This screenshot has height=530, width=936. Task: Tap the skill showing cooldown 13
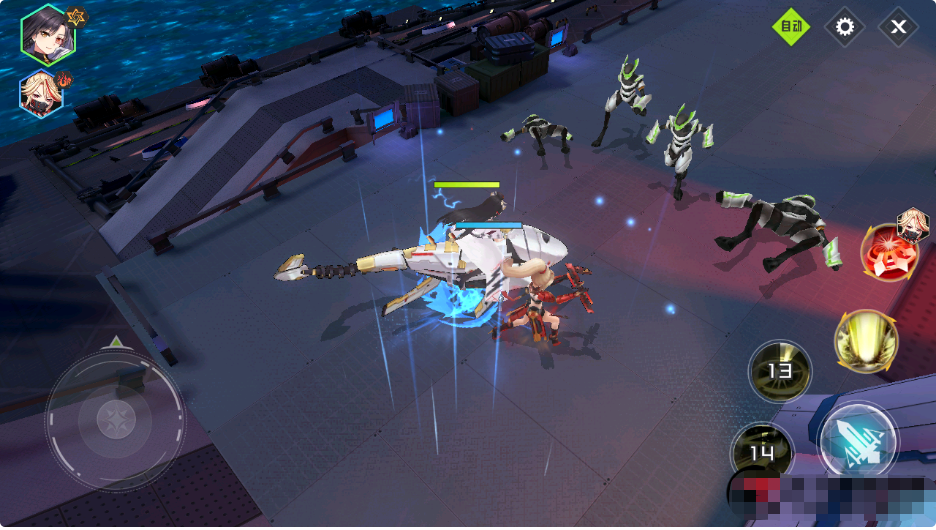click(x=780, y=371)
